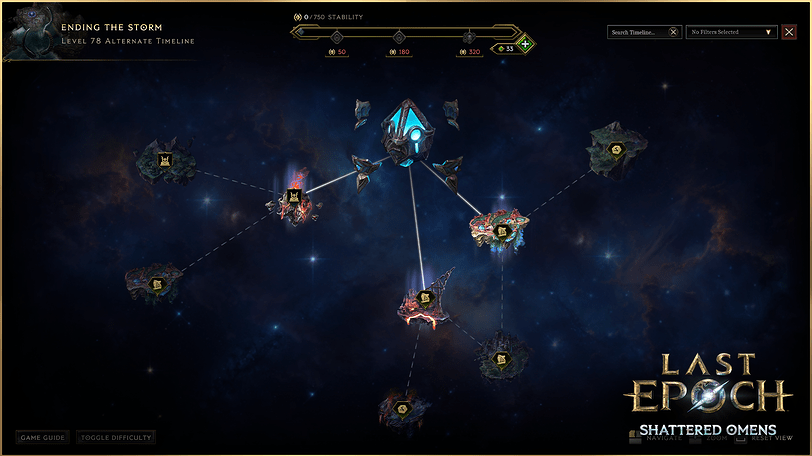Focus the Search Timeline text field
812x456 pixels.
point(637,32)
